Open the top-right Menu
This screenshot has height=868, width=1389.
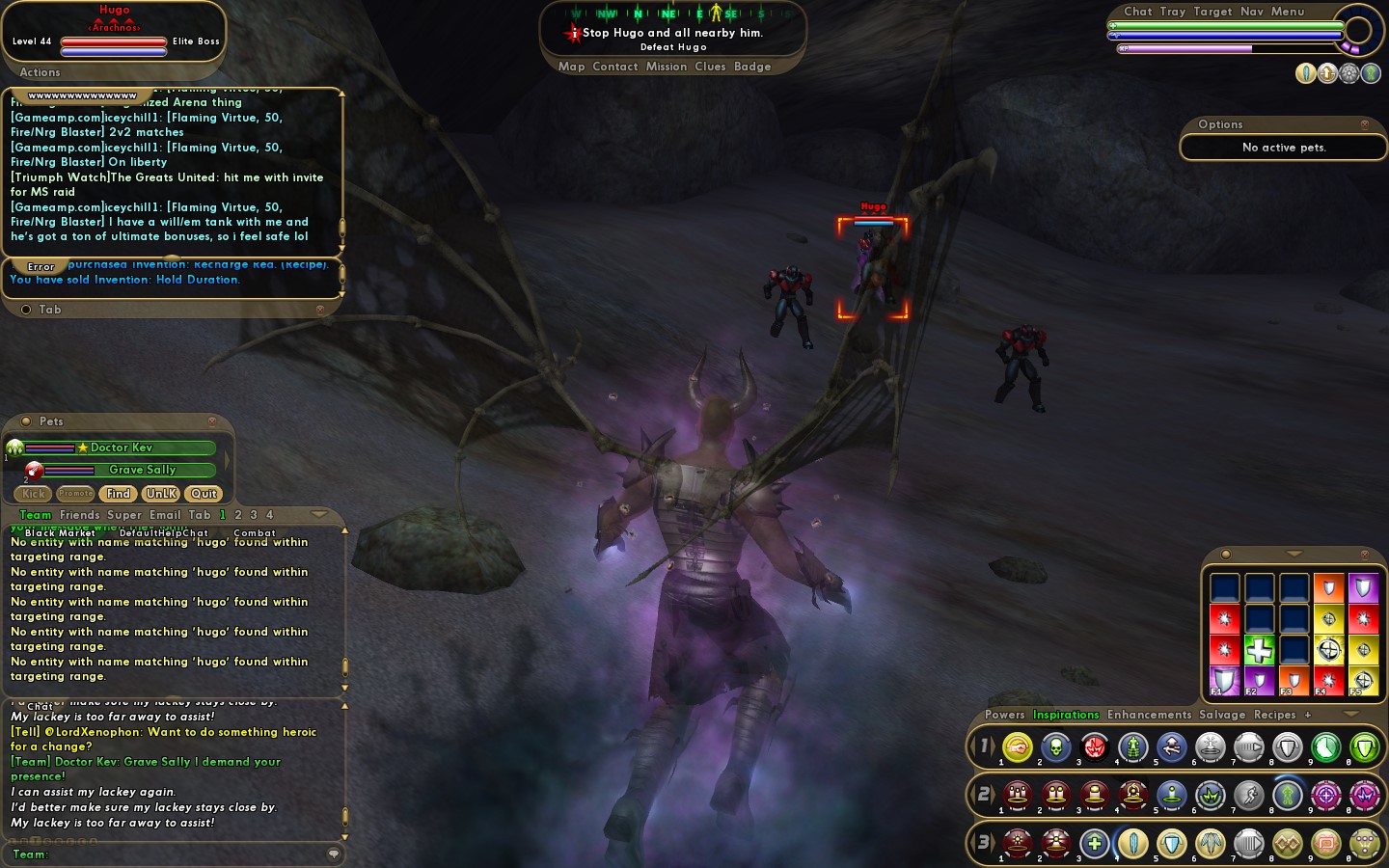(1287, 12)
